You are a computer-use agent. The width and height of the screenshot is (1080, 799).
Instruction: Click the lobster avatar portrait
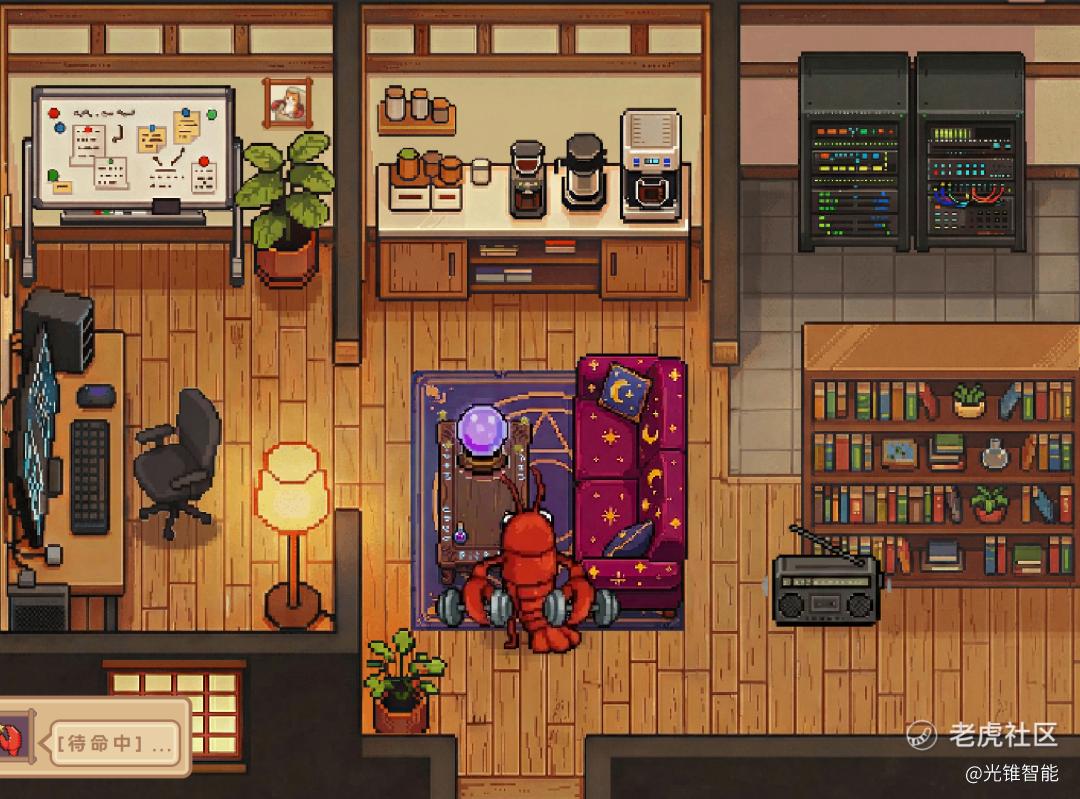pyautogui.click(x=12, y=742)
